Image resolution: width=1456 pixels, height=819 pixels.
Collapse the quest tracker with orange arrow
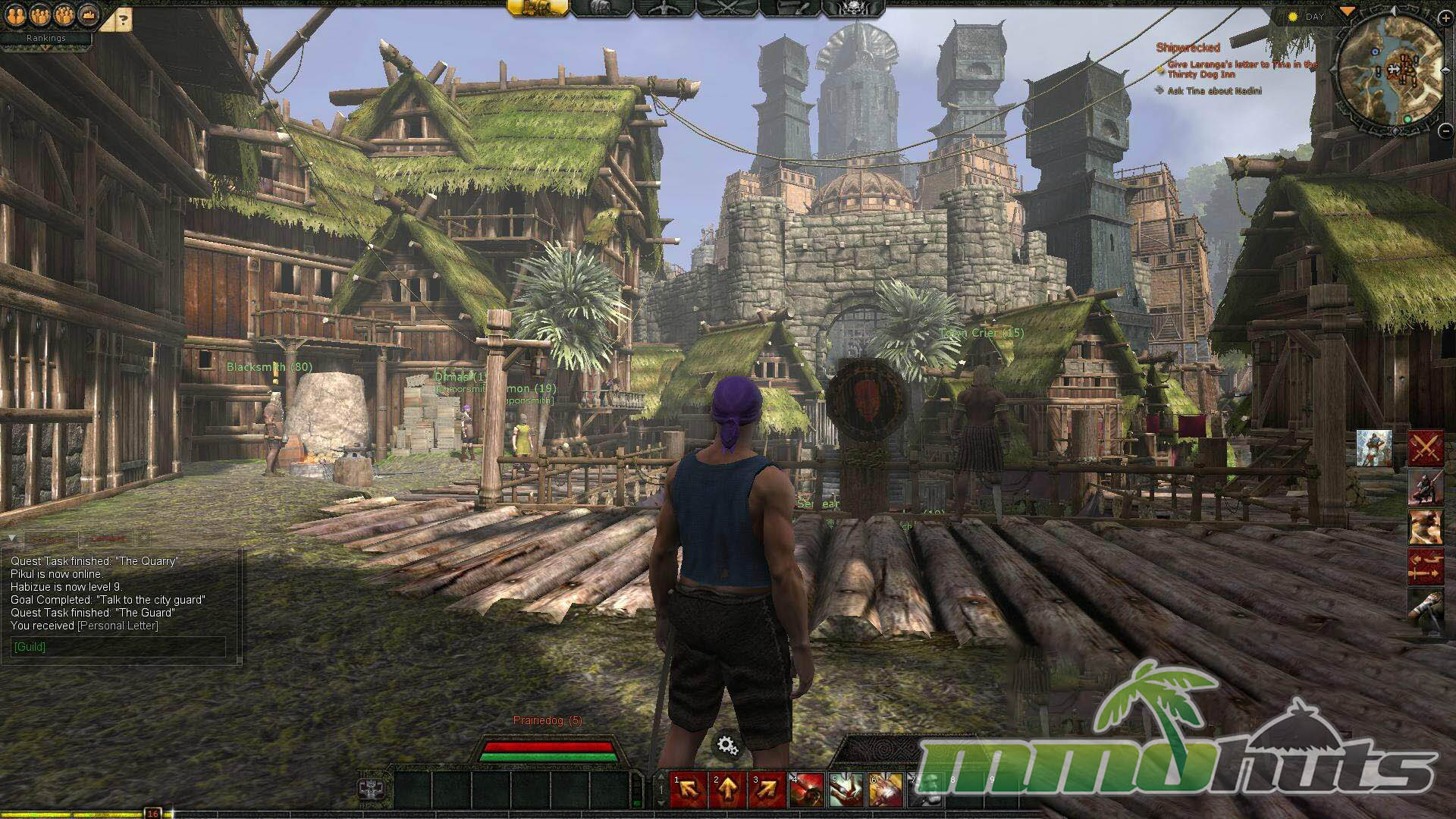tap(1348, 11)
